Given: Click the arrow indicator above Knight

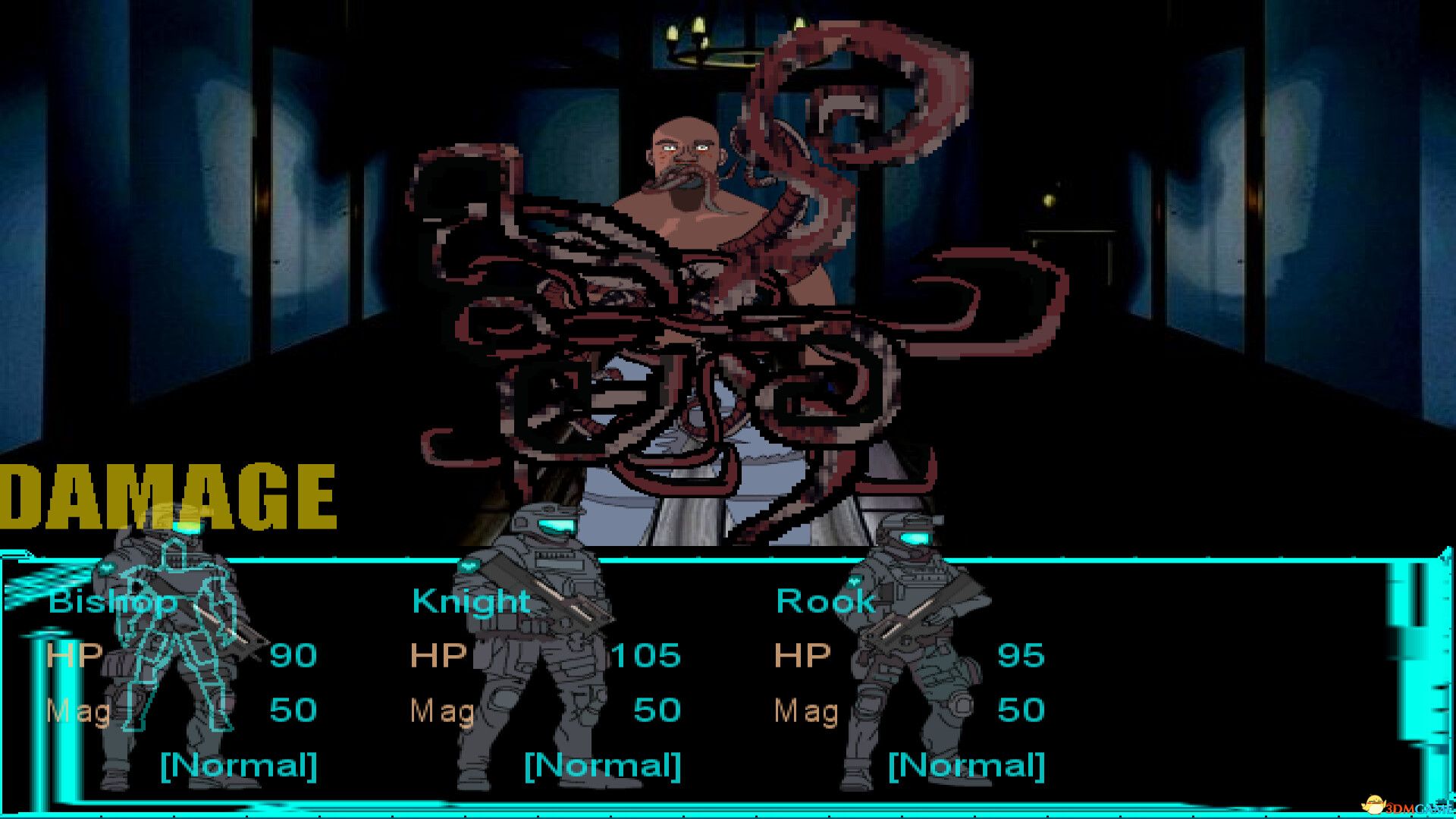Looking at the screenshot, I should [x=469, y=566].
